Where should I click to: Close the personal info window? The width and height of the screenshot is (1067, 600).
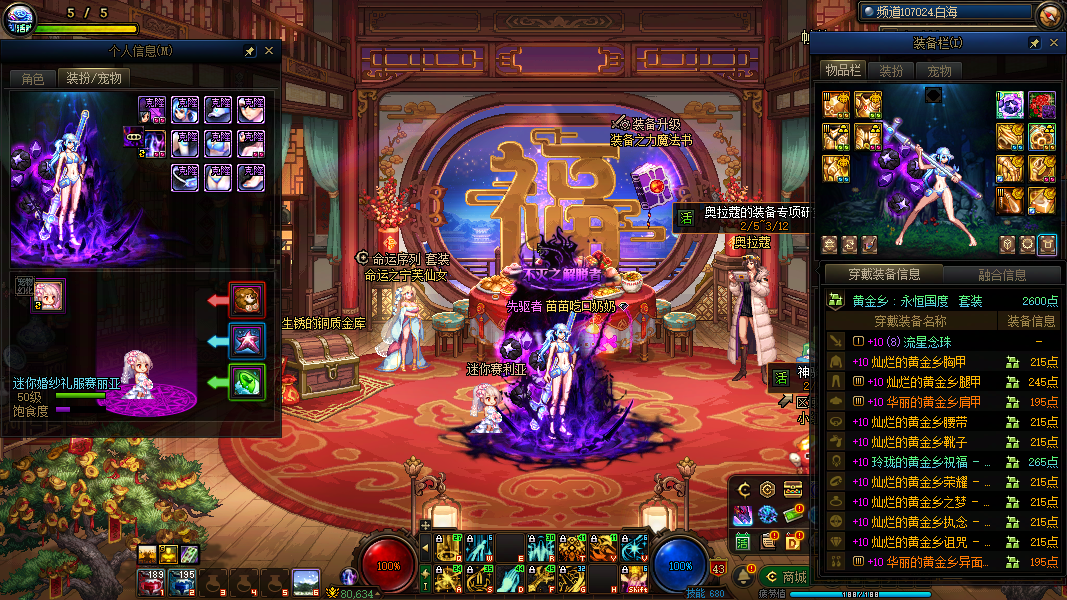[269, 51]
